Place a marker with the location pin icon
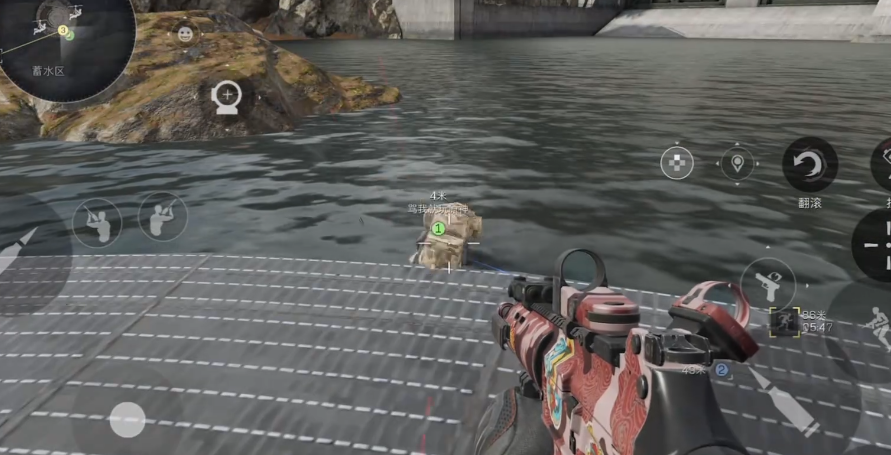 (737, 163)
